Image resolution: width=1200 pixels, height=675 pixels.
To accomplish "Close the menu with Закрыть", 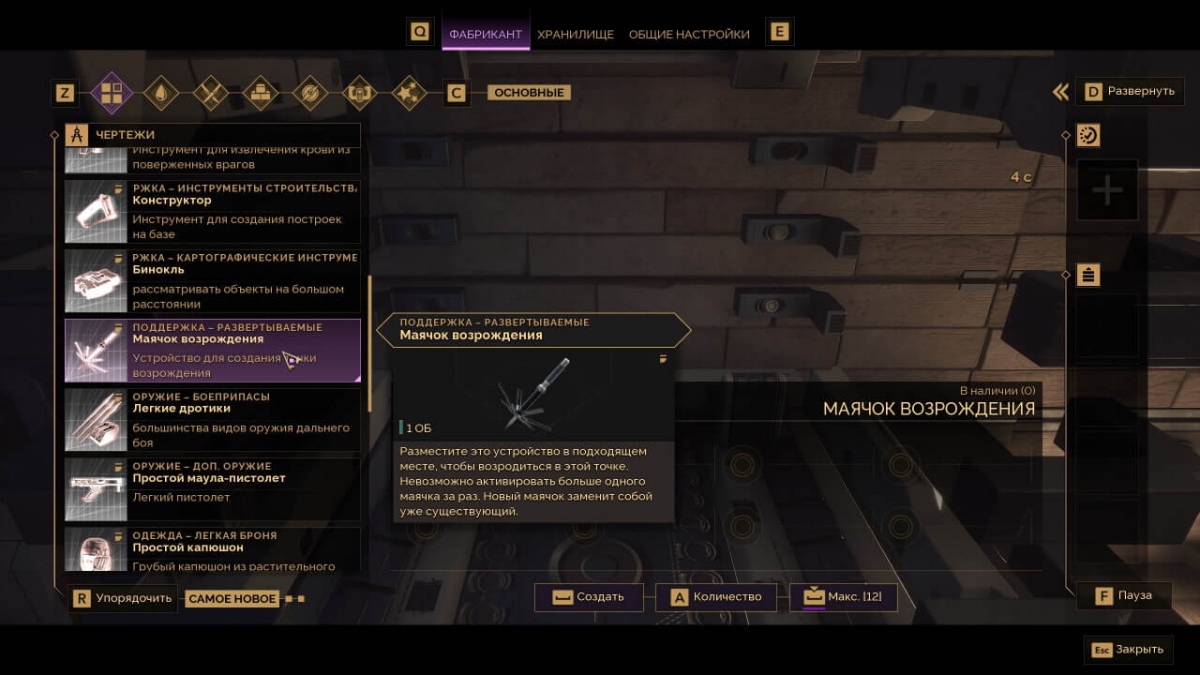I will click(x=1128, y=649).
